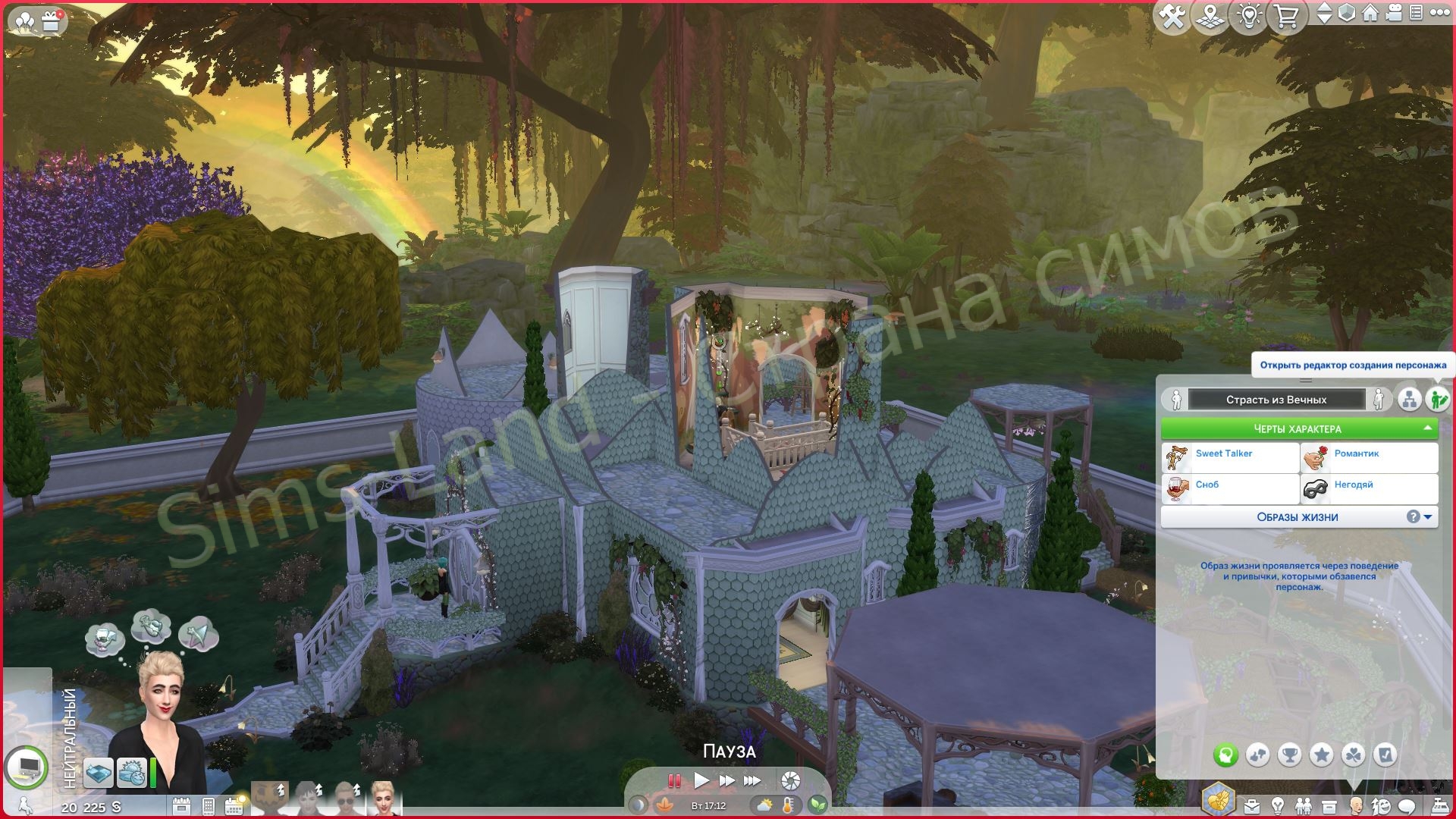The height and width of the screenshot is (819, 1456).
Task: Open the career briefcase panel
Action: click(x=1251, y=805)
